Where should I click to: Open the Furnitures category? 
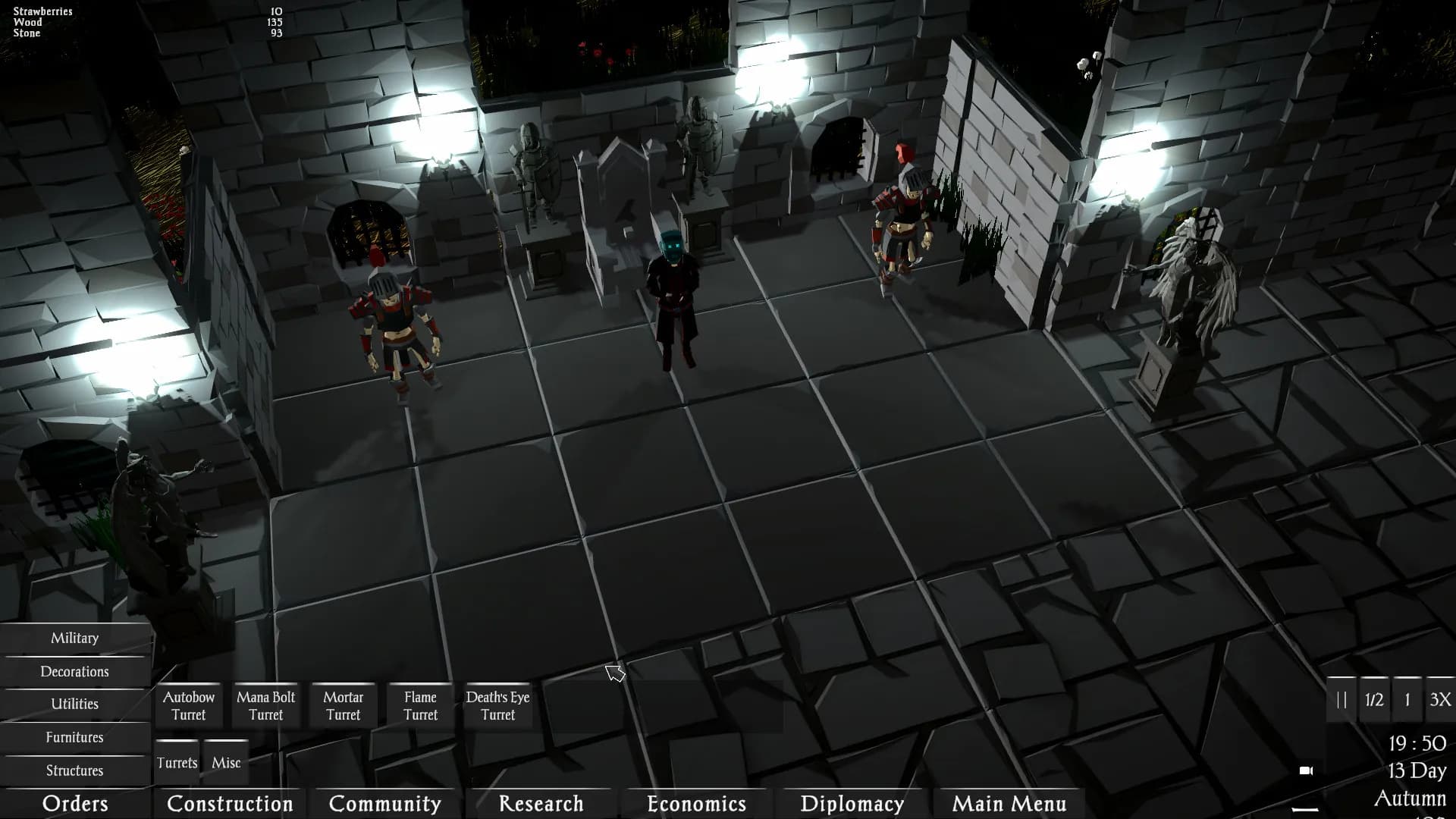tap(74, 738)
